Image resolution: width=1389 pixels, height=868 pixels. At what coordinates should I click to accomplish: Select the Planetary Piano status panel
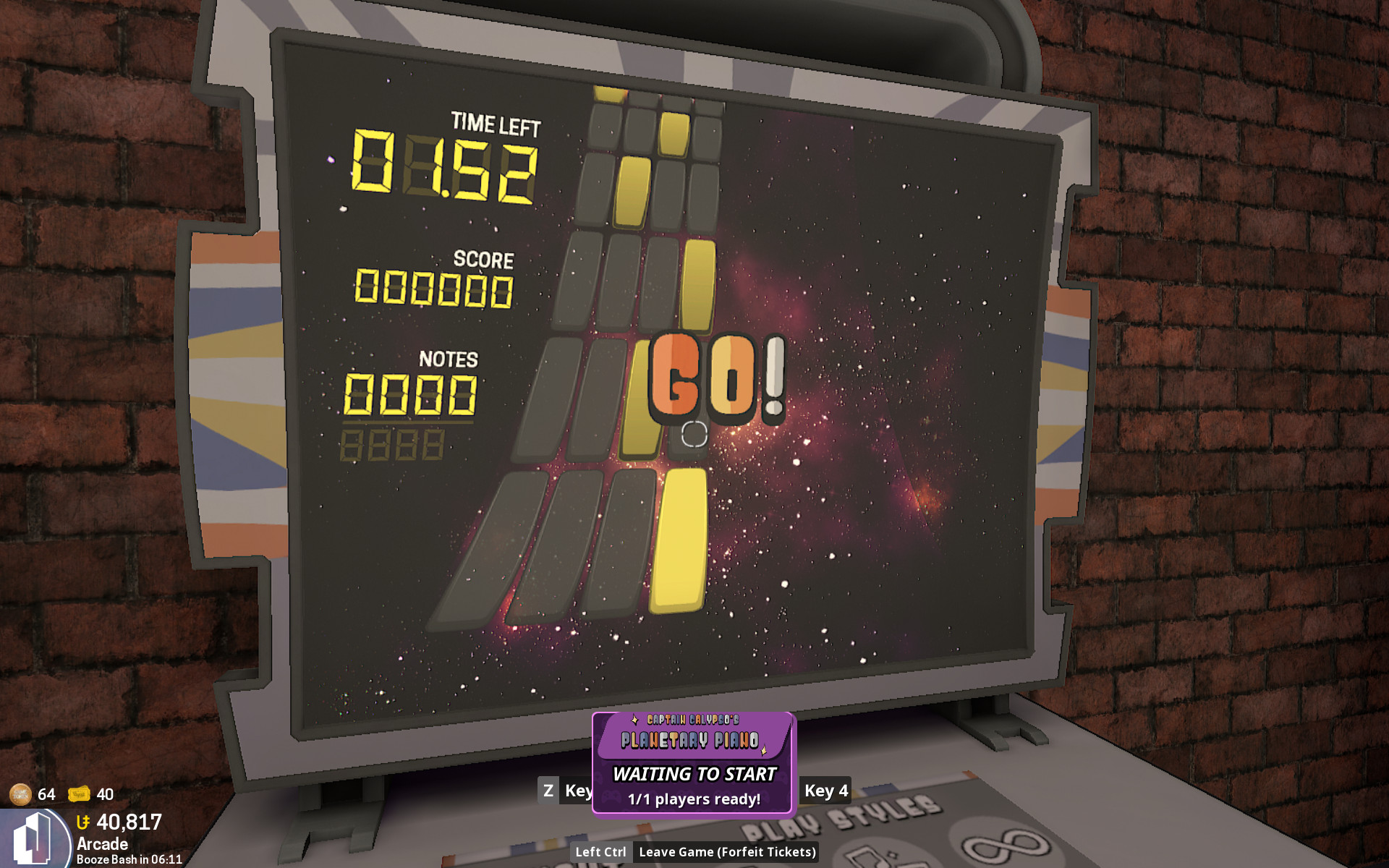point(694,762)
